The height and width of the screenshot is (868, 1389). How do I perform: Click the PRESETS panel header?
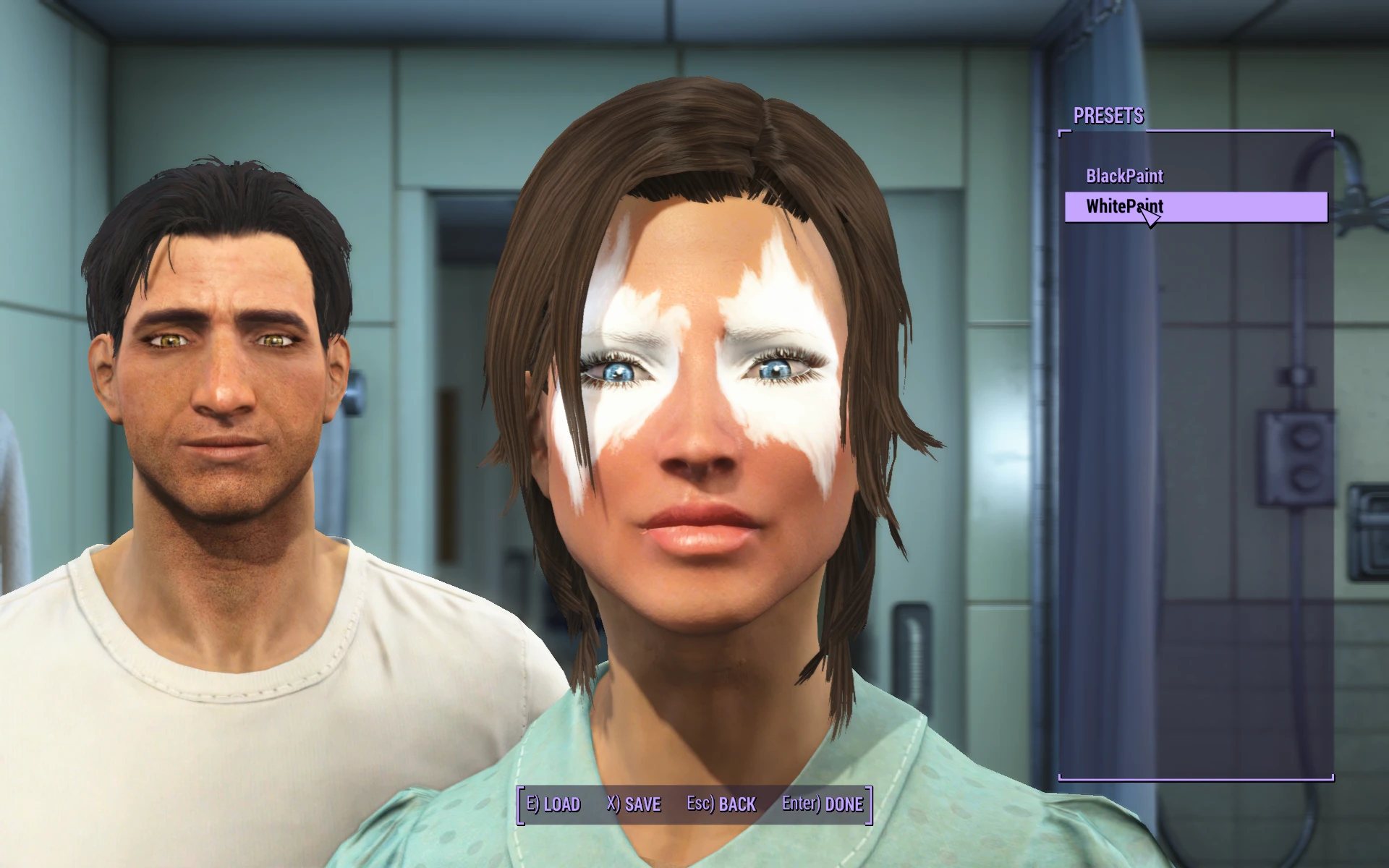1108,115
